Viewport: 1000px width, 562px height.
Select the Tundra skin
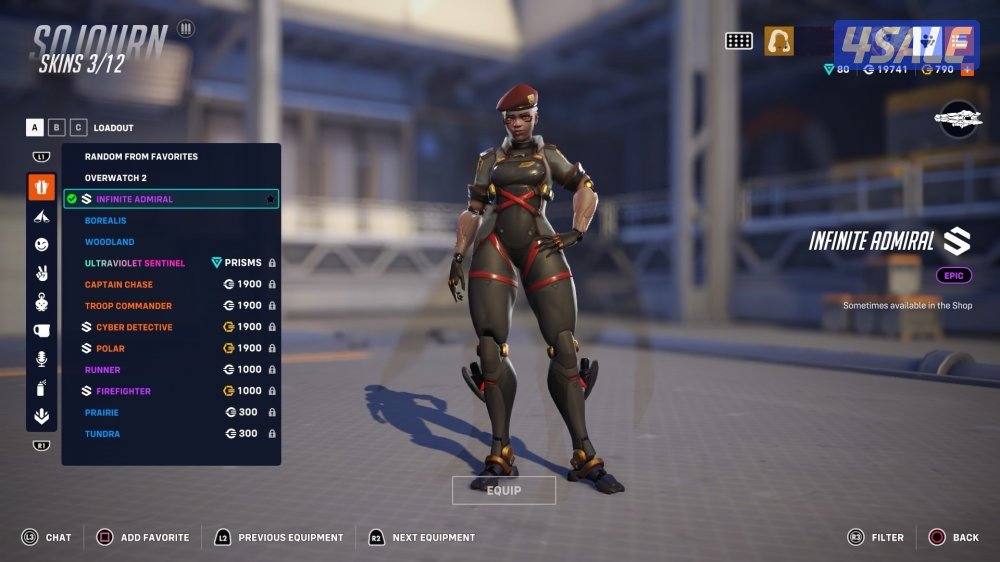click(x=102, y=434)
